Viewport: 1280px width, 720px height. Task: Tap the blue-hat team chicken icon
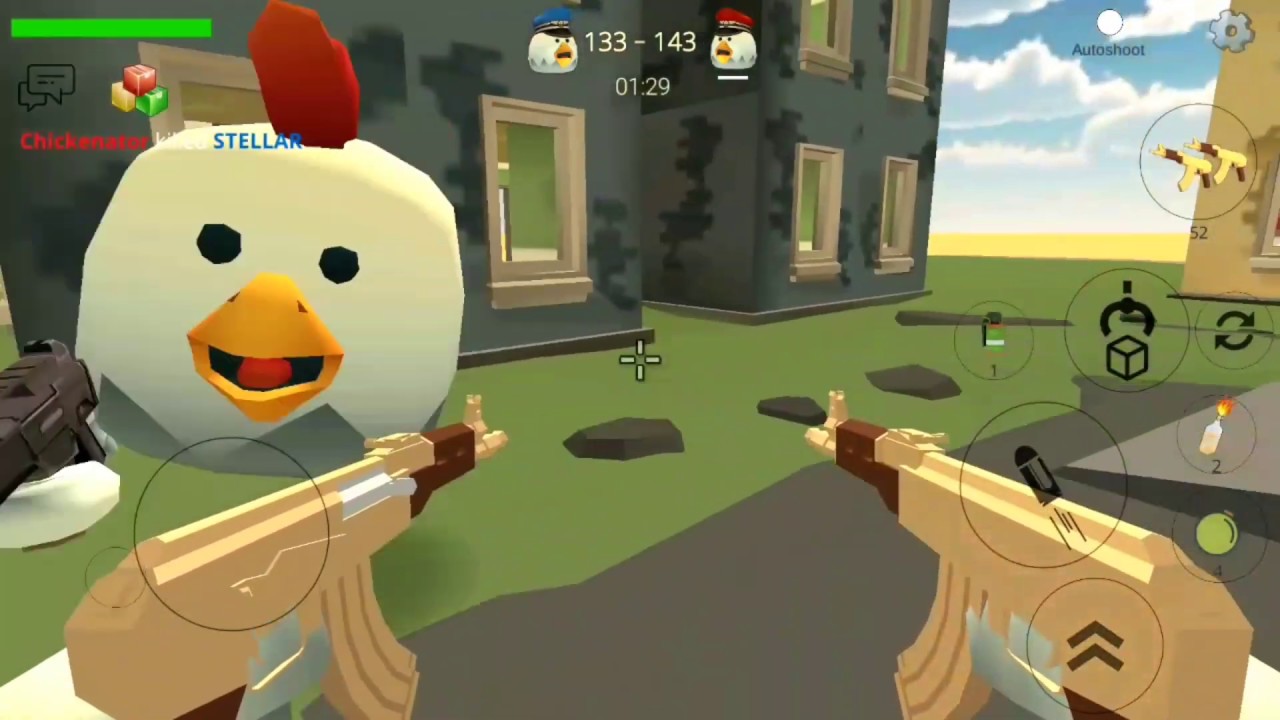point(551,42)
